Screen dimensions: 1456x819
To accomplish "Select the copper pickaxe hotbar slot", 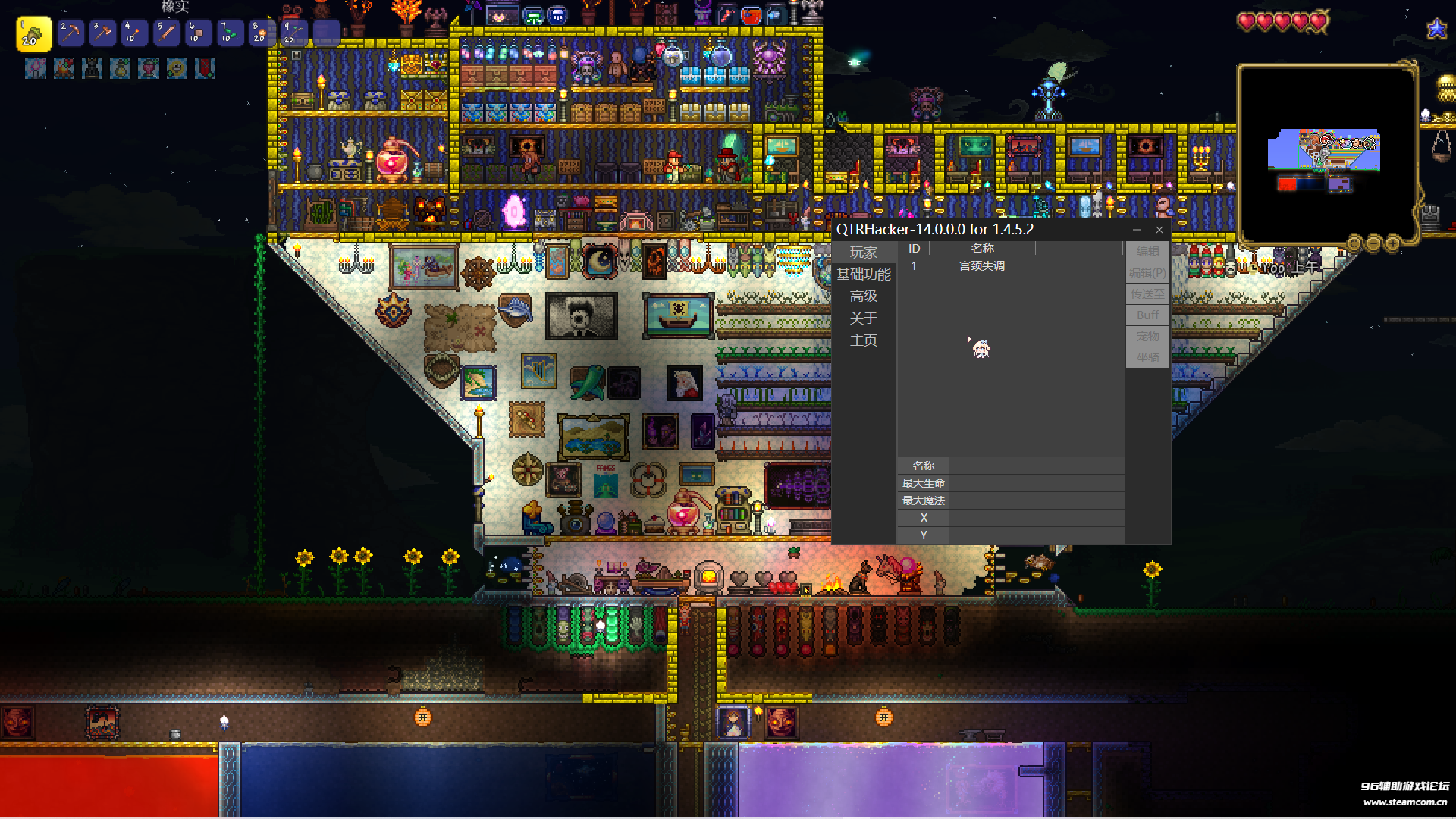I will coord(71,33).
